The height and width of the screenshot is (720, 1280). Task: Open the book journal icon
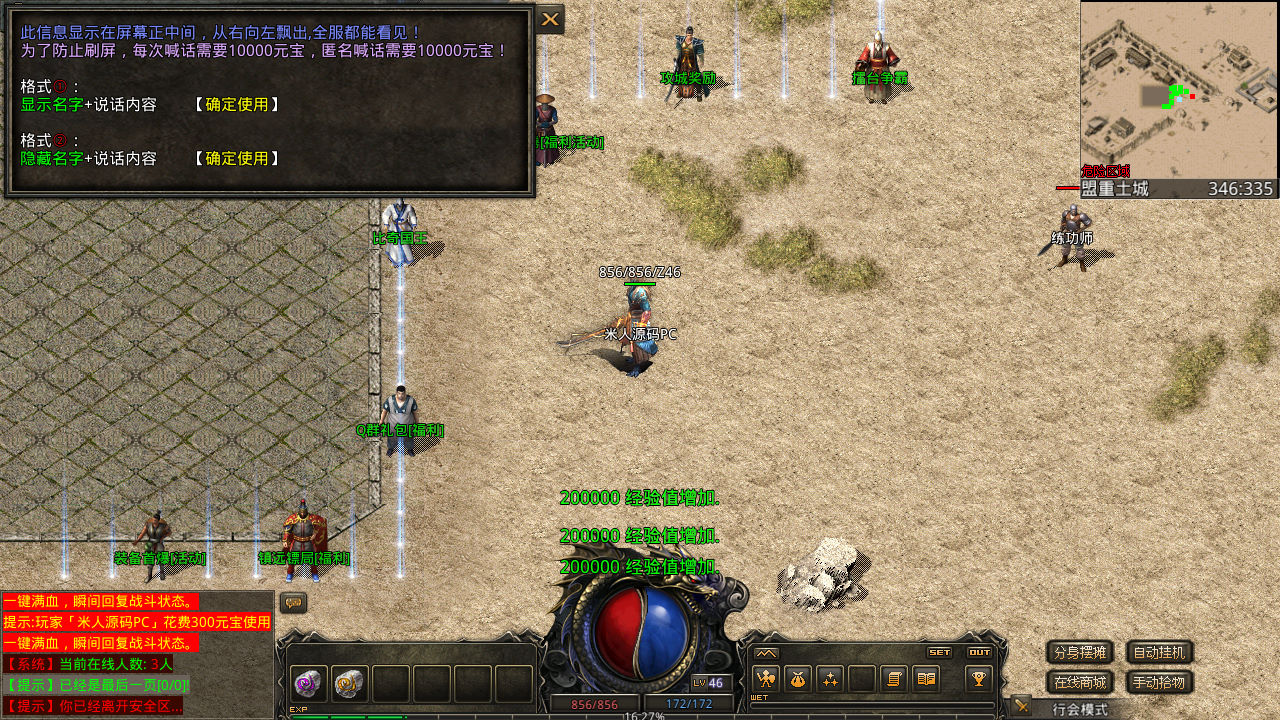926,679
